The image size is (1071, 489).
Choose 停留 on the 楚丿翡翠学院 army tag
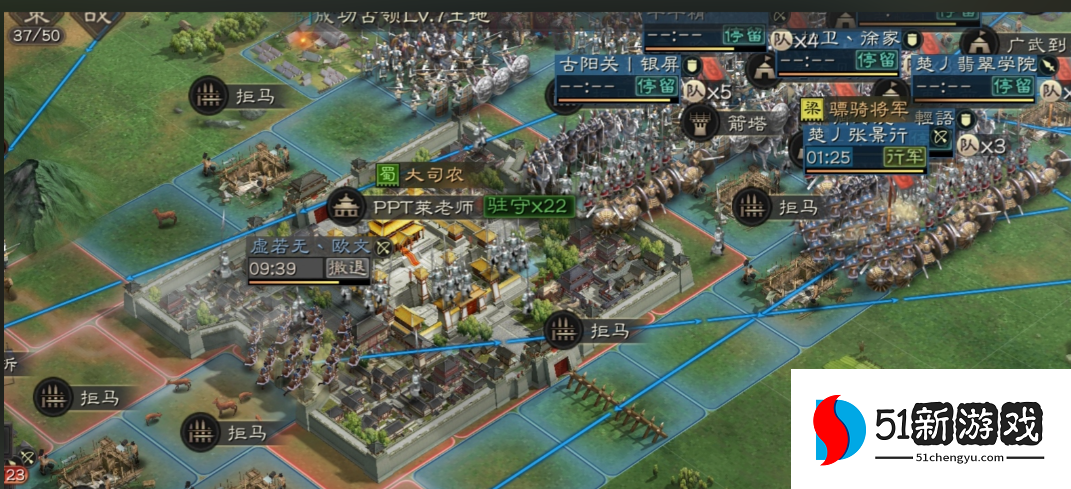pyautogui.click(x=1012, y=85)
